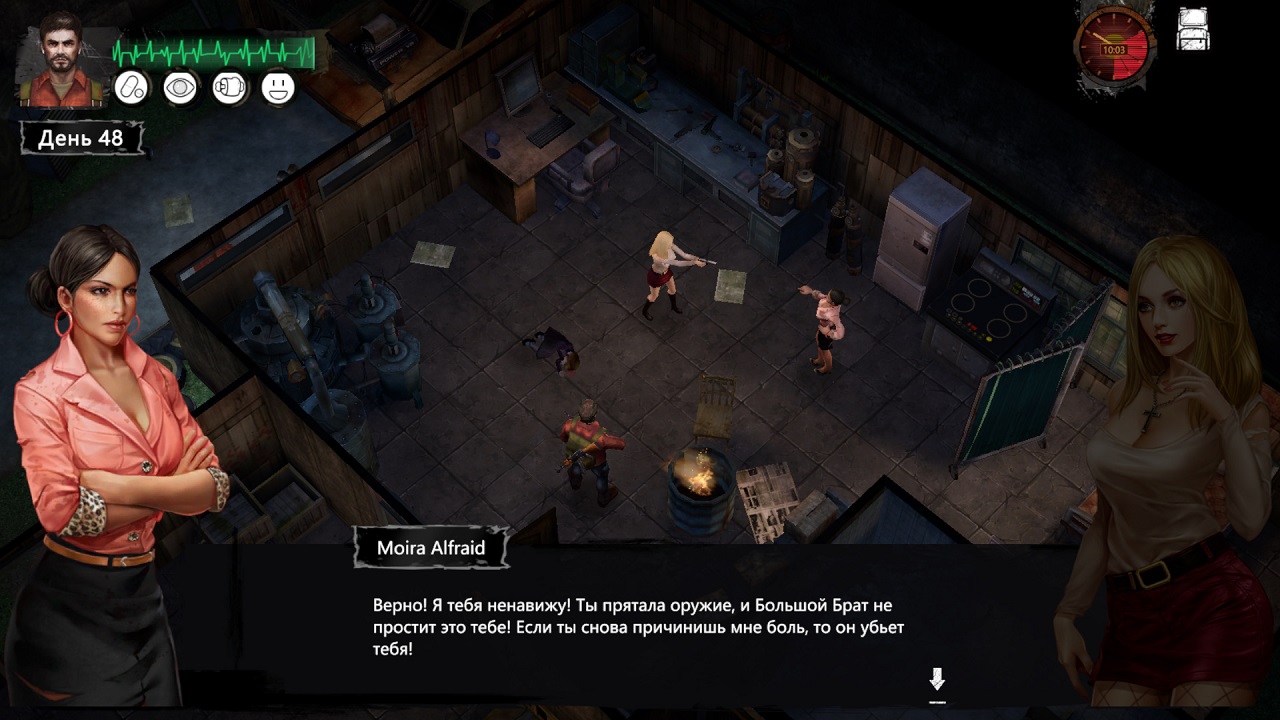This screenshot has width=1280, height=720.
Task: Click the survivor portrait
Action: coord(62,65)
